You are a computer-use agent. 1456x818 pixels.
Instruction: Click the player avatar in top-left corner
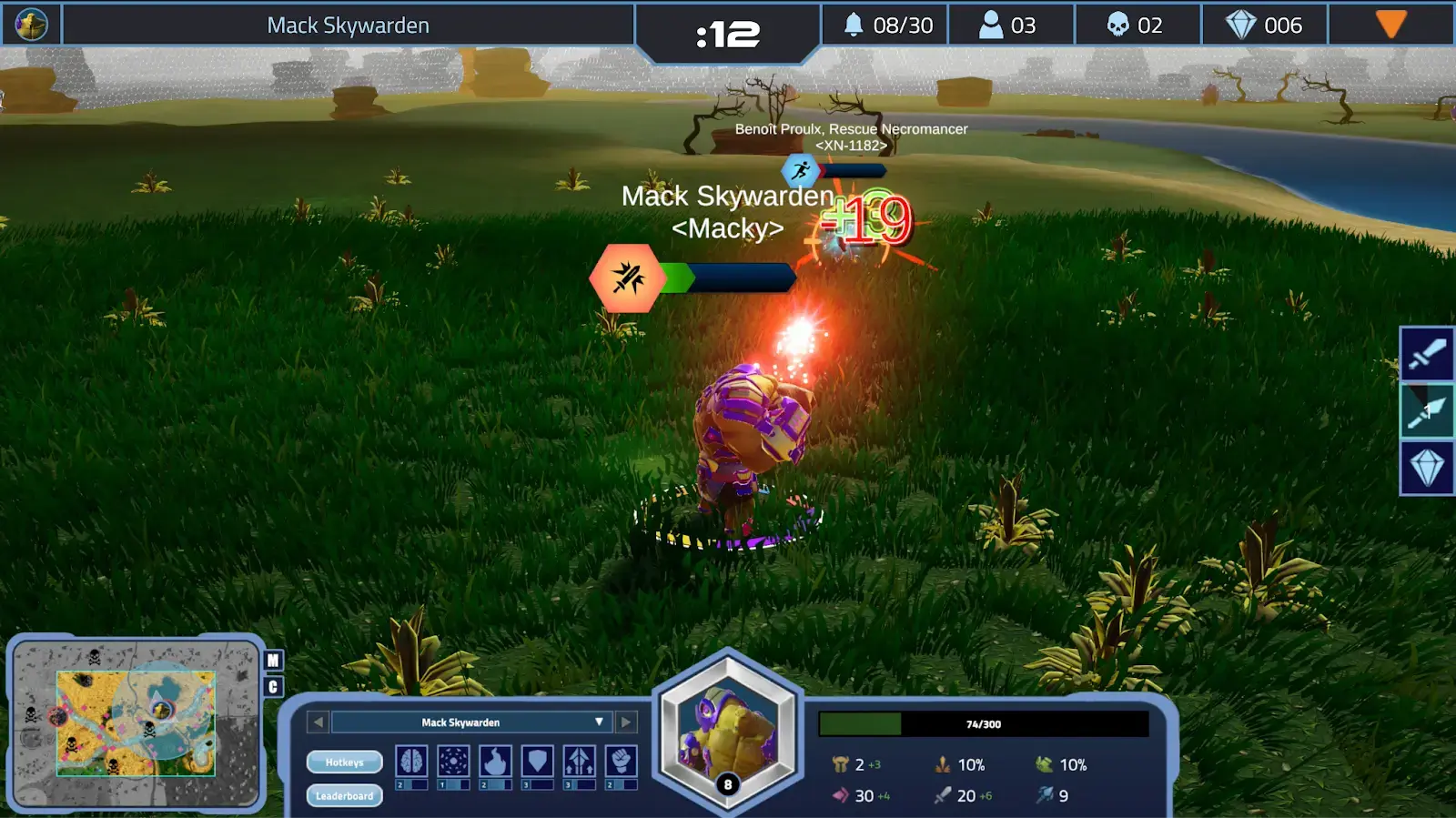coord(32,25)
